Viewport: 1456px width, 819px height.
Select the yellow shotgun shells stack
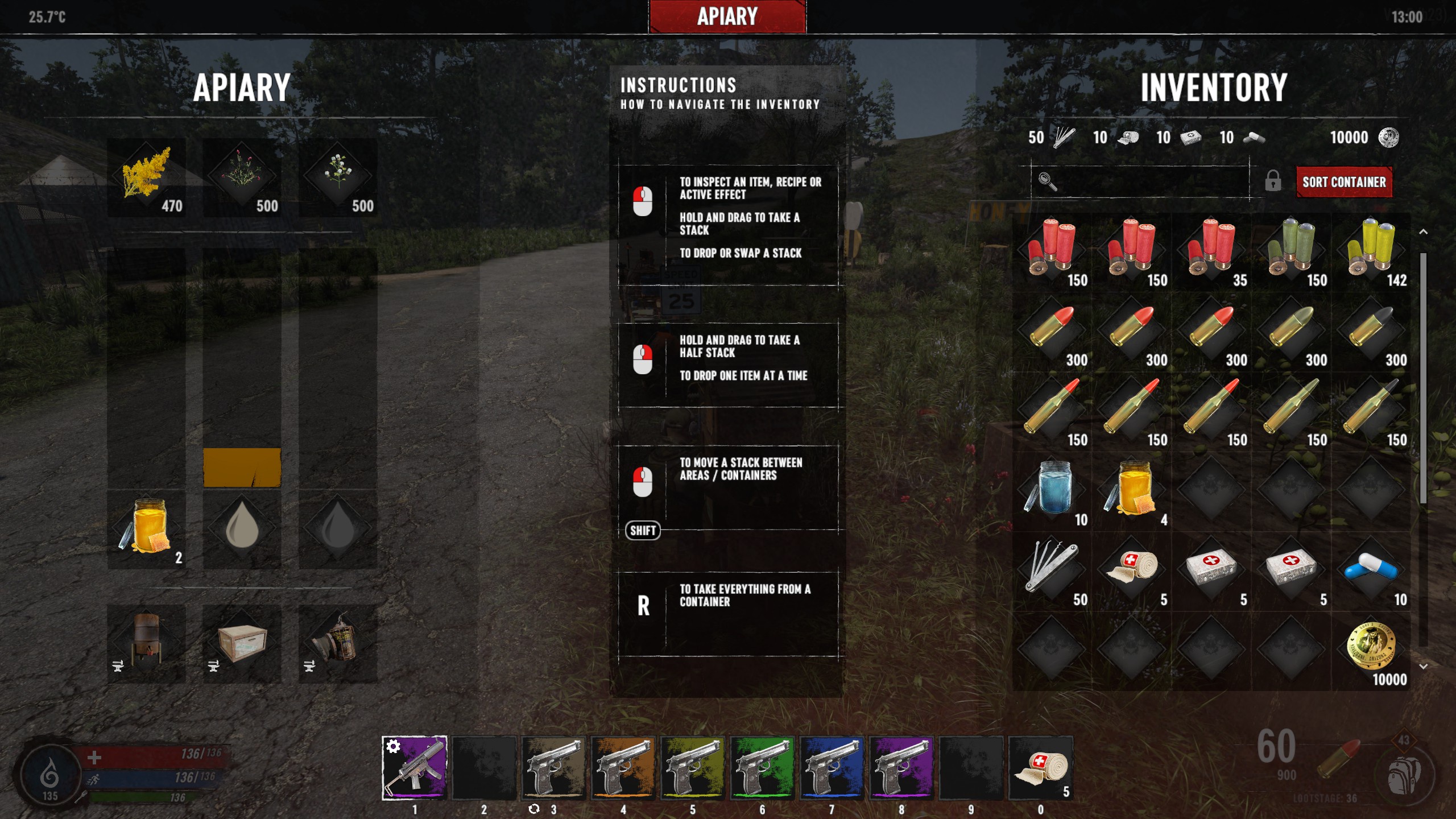pyautogui.click(x=1371, y=251)
